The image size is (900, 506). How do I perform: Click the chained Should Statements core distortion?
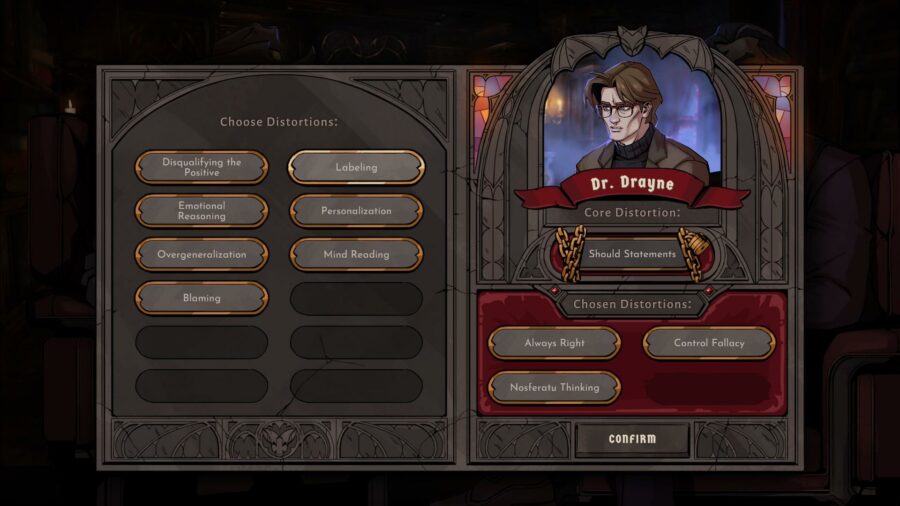coord(632,254)
